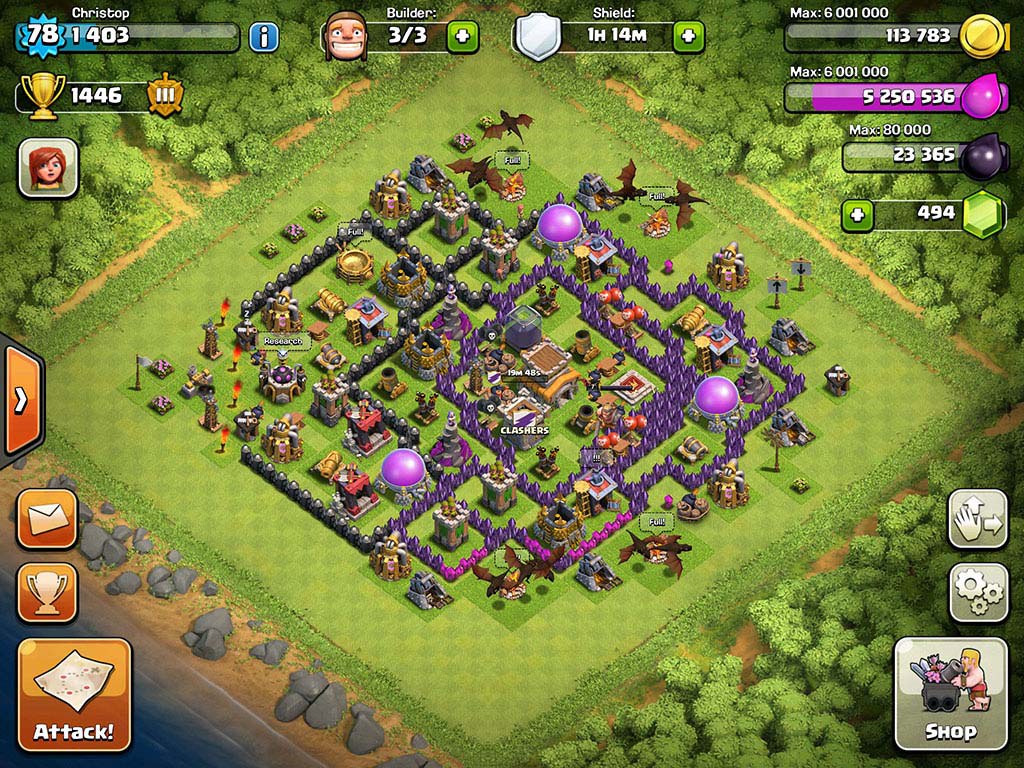
Task: Expand the orange side chat tab
Action: pos(20,398)
